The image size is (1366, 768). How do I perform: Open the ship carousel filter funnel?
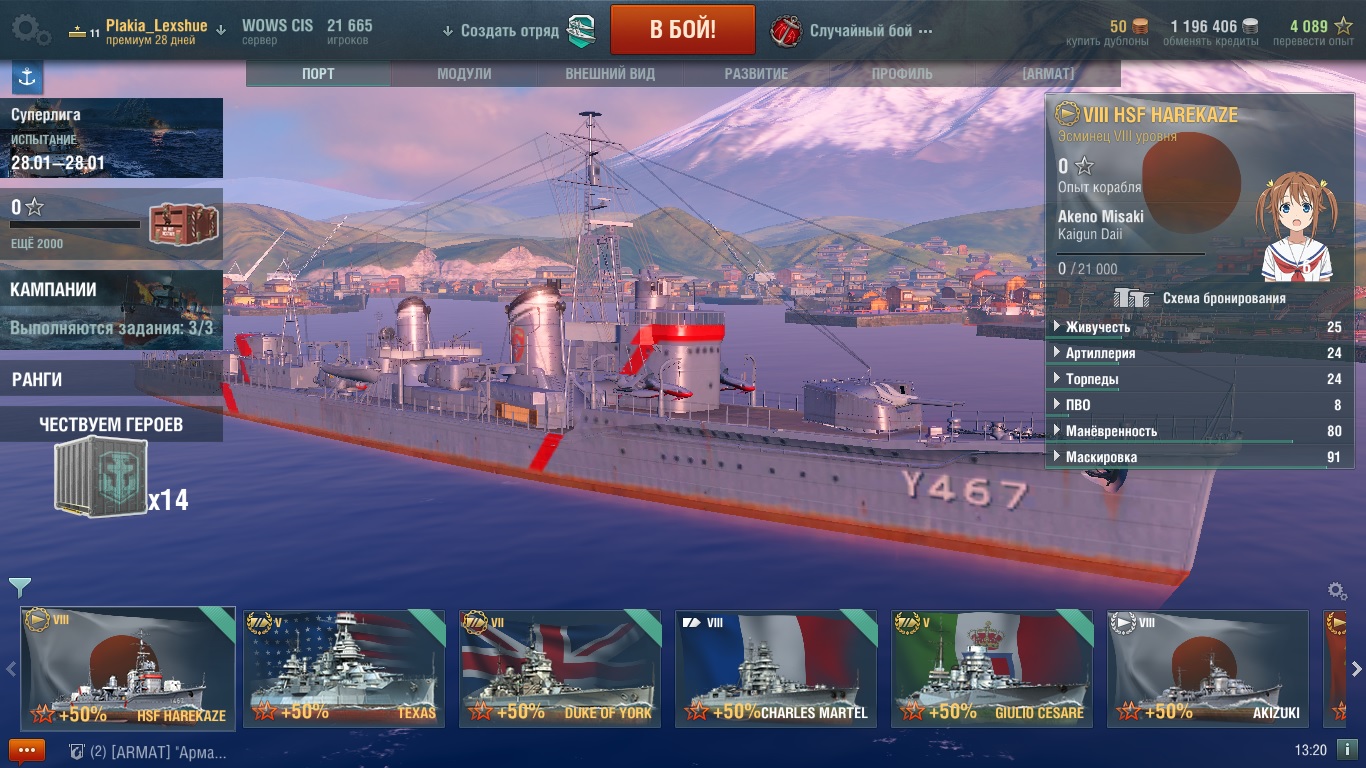[x=19, y=587]
